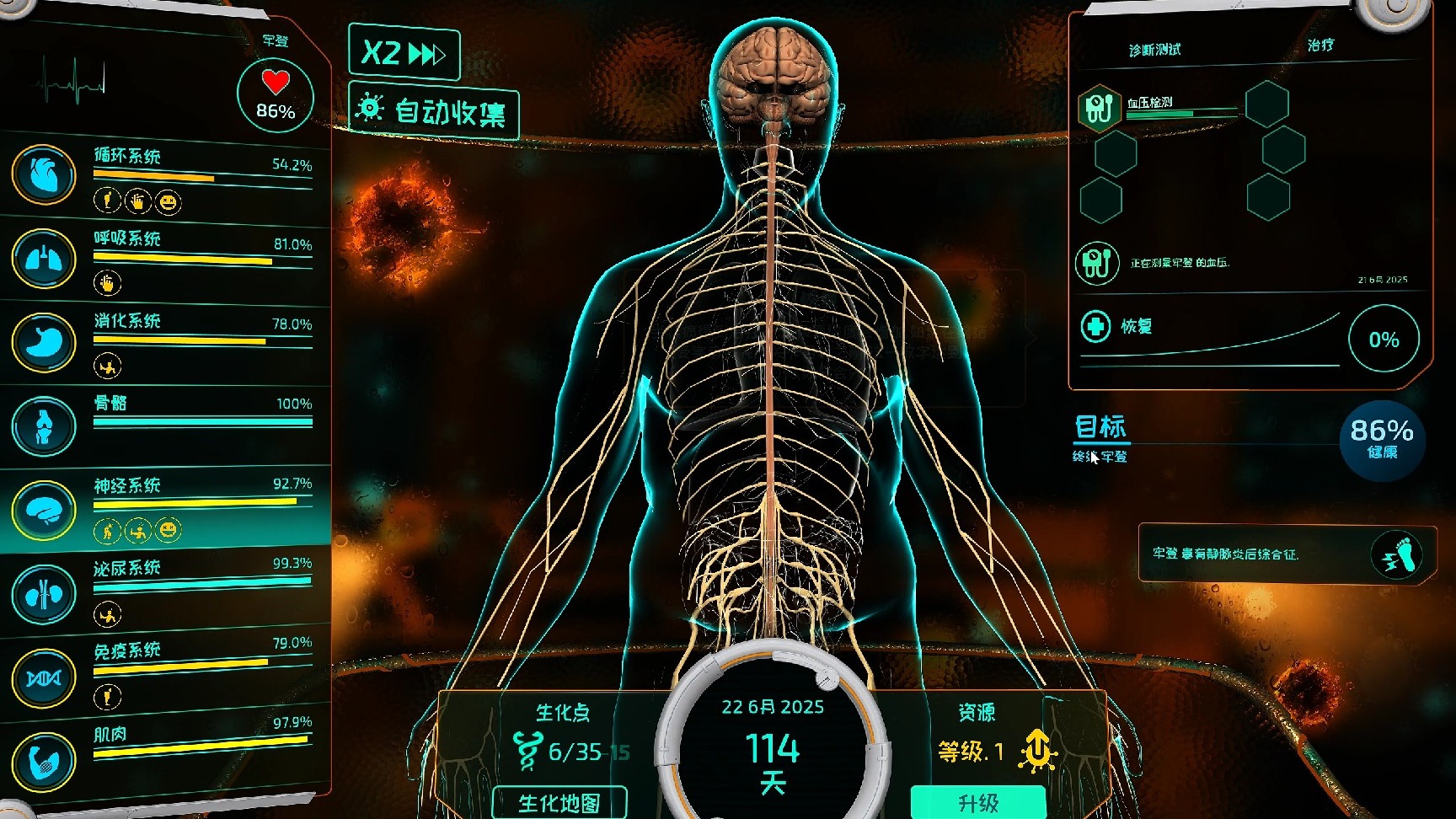Click the resource level bacteria icon
The image size is (1456, 819).
coord(1039,750)
